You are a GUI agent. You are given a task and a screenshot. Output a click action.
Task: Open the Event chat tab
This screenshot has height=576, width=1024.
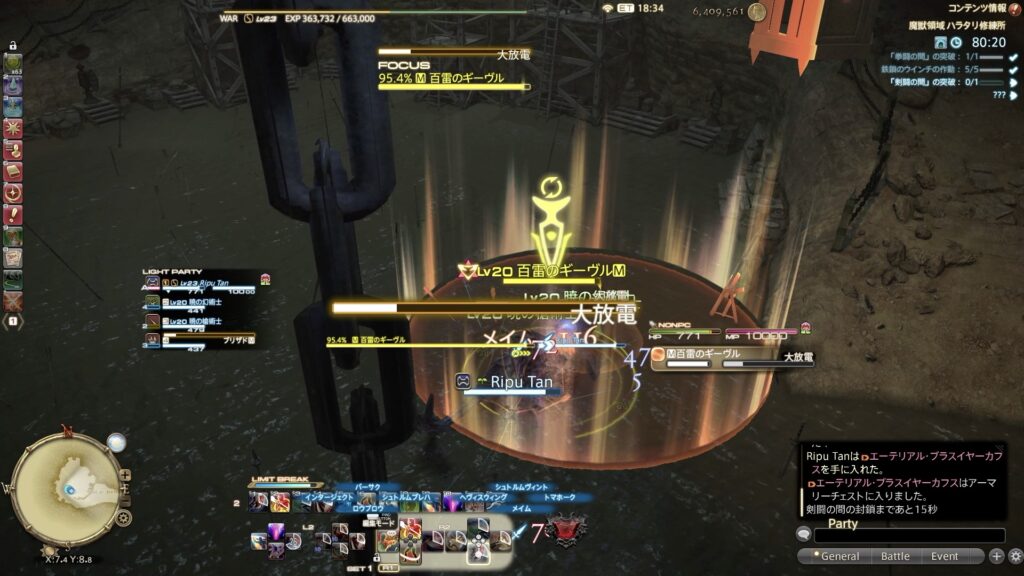[x=944, y=556]
